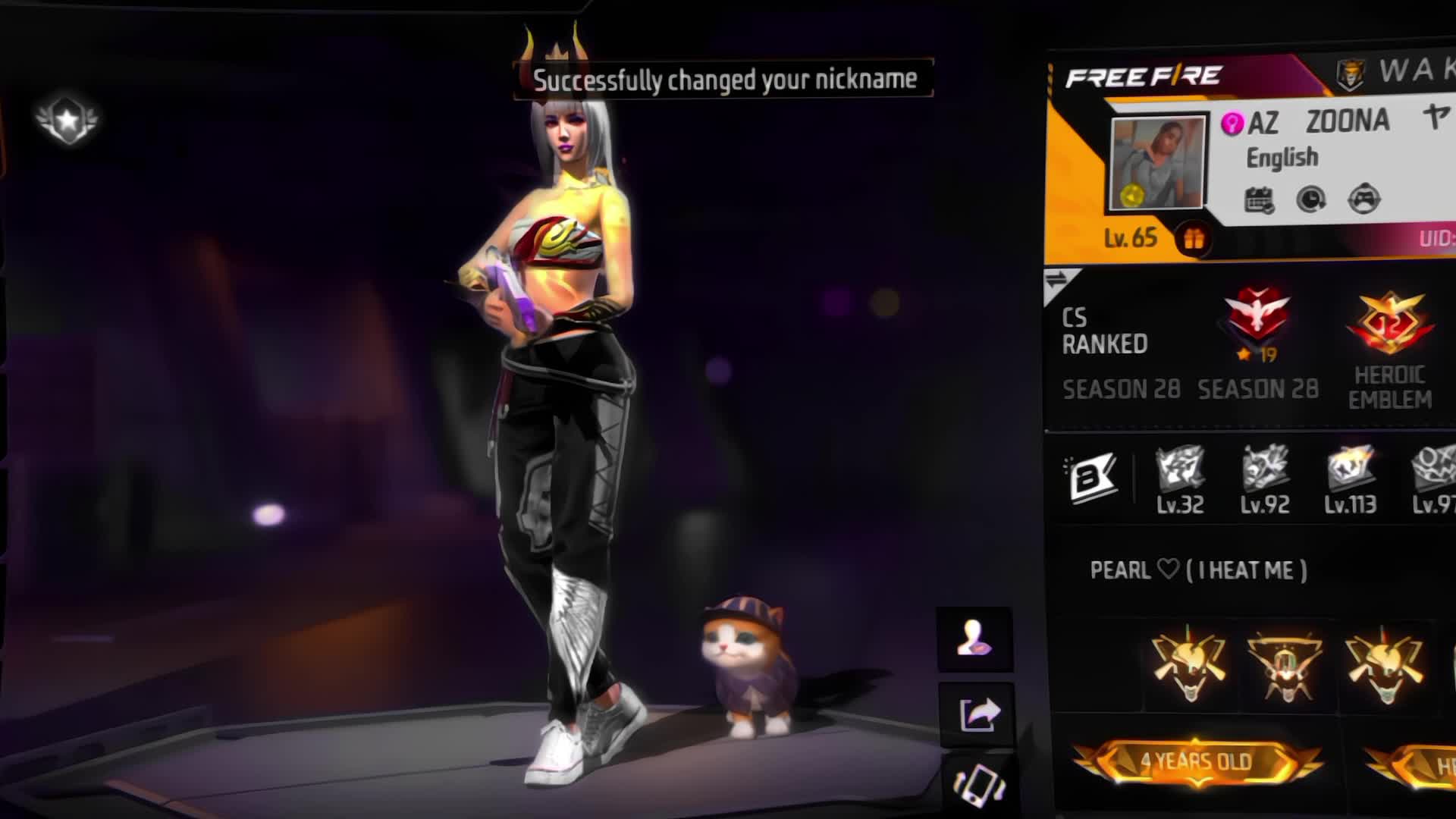Image resolution: width=1456 pixels, height=819 pixels.
Task: Open the player avatar picture
Action: pyautogui.click(x=1156, y=162)
